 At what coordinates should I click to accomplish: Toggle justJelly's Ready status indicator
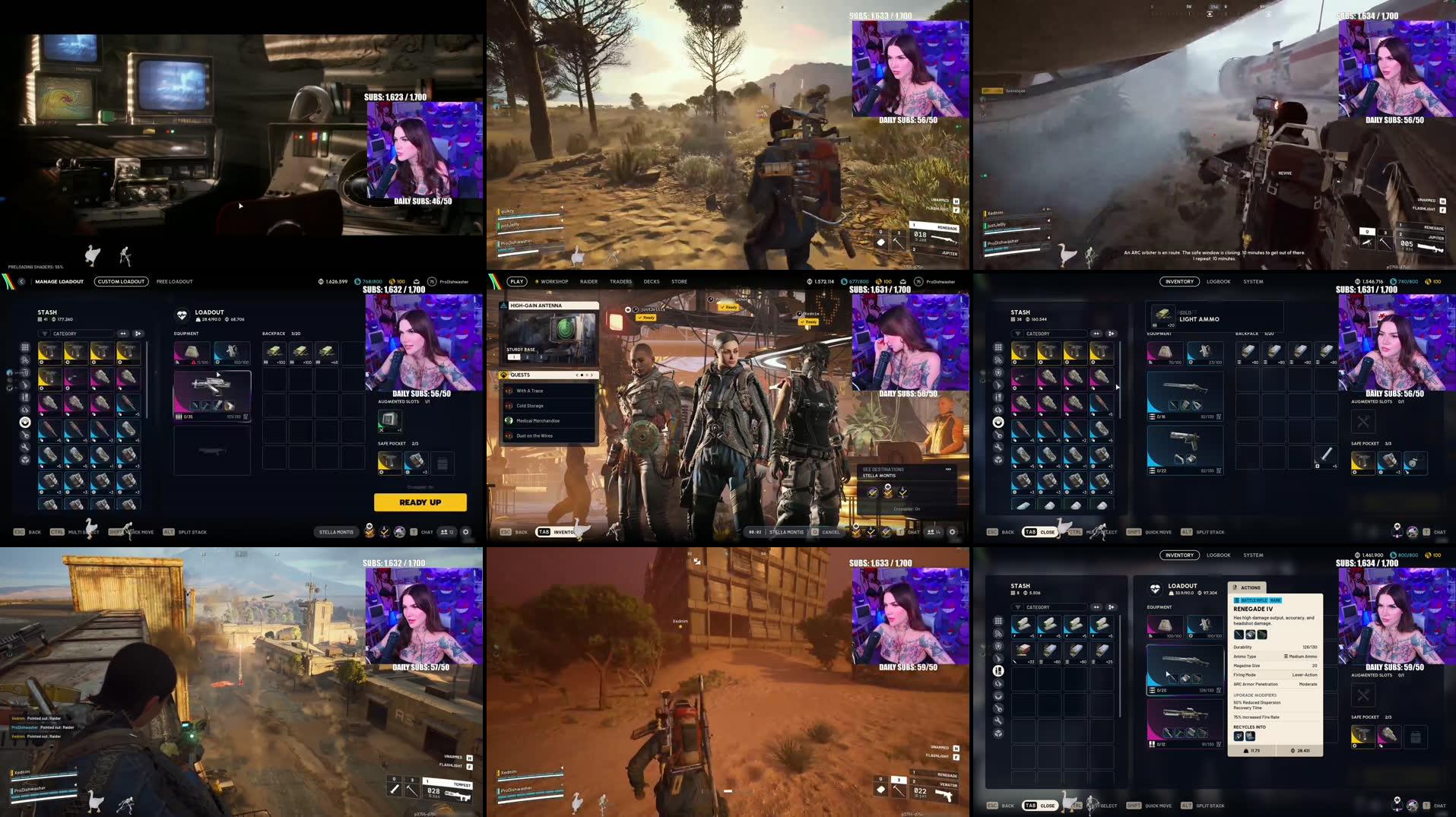click(646, 318)
